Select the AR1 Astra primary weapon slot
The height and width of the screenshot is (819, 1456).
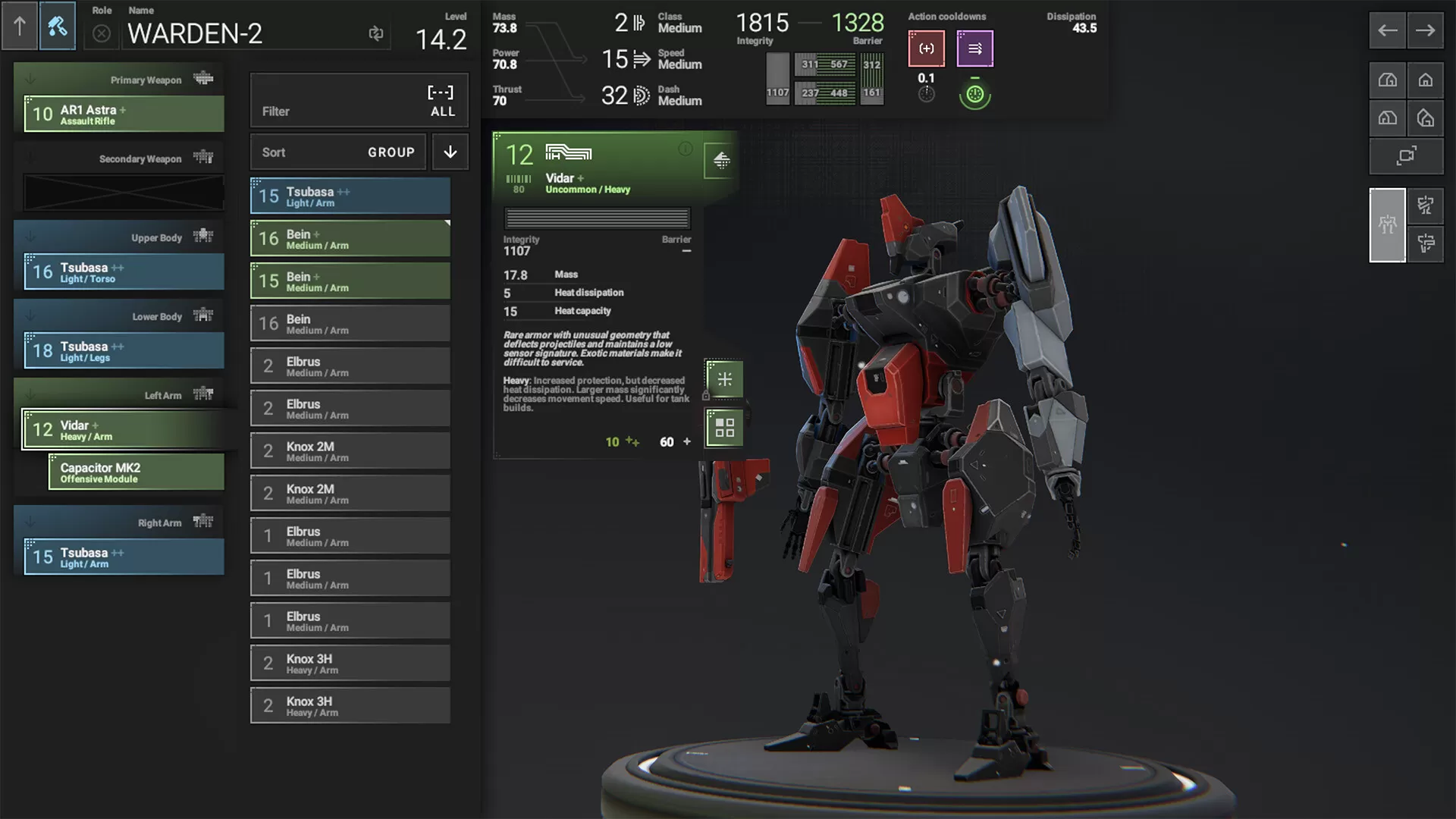[x=124, y=114]
